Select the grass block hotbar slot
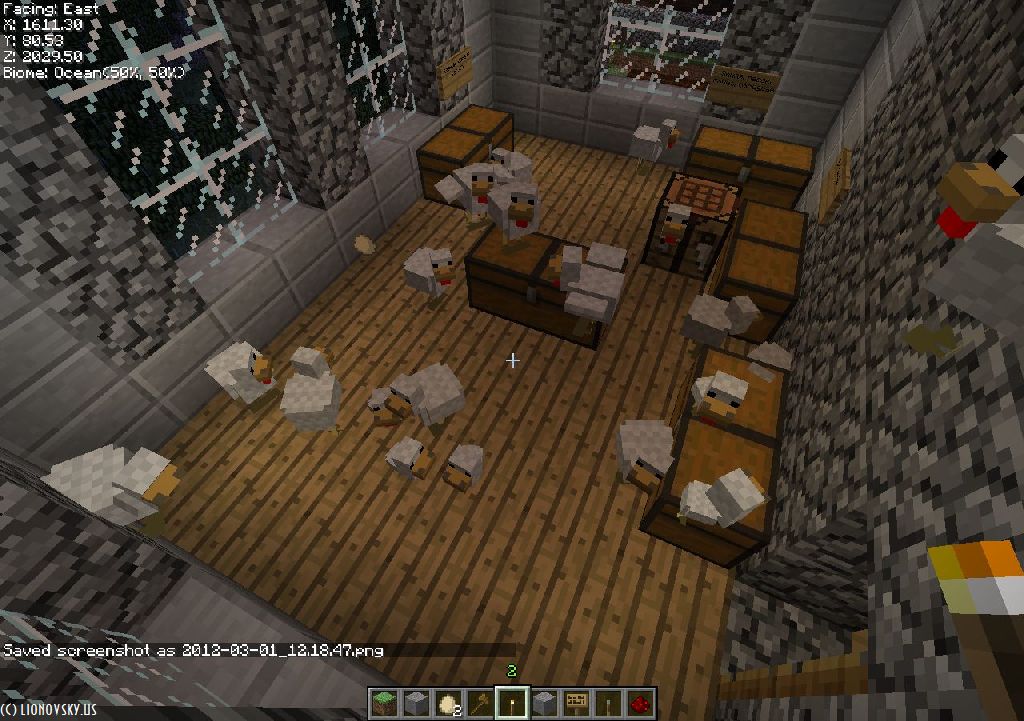 (x=383, y=702)
